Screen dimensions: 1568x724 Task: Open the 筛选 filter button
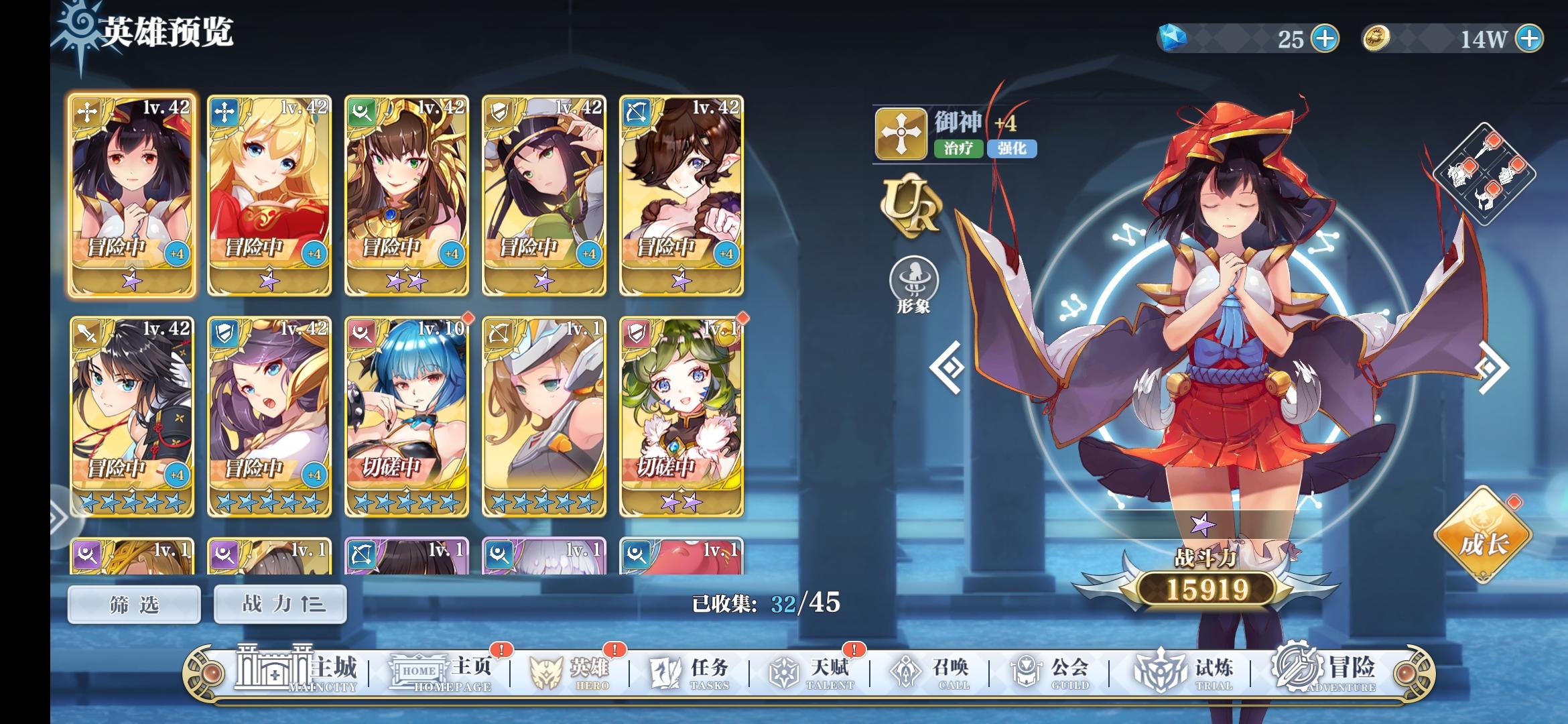tap(133, 603)
